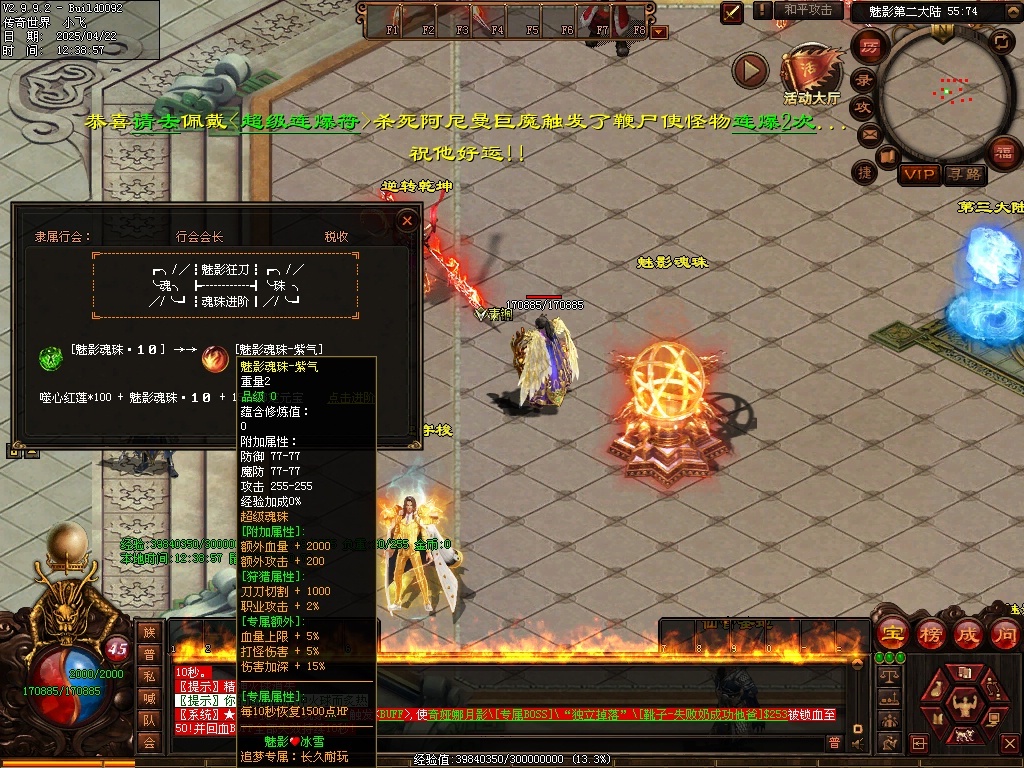
Task: Open the 成 achievements orb
Action: [x=968, y=633]
